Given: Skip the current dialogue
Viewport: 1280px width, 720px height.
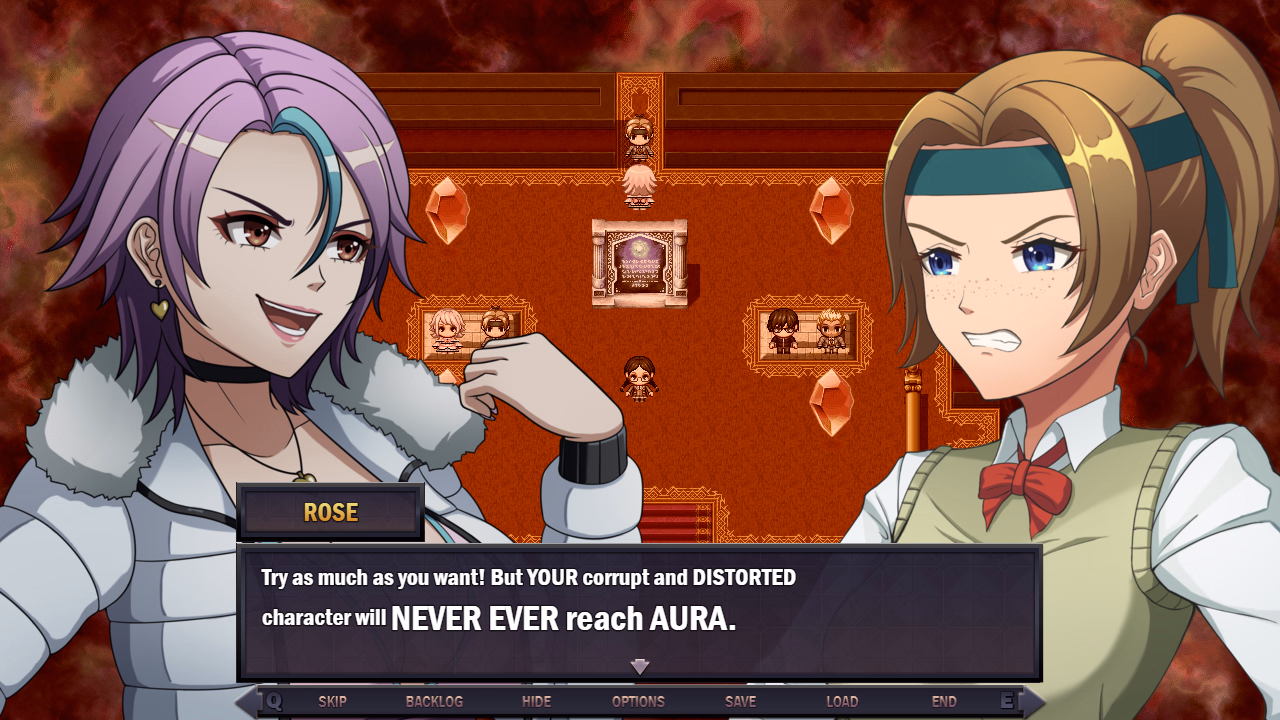Looking at the screenshot, I should 334,701.
